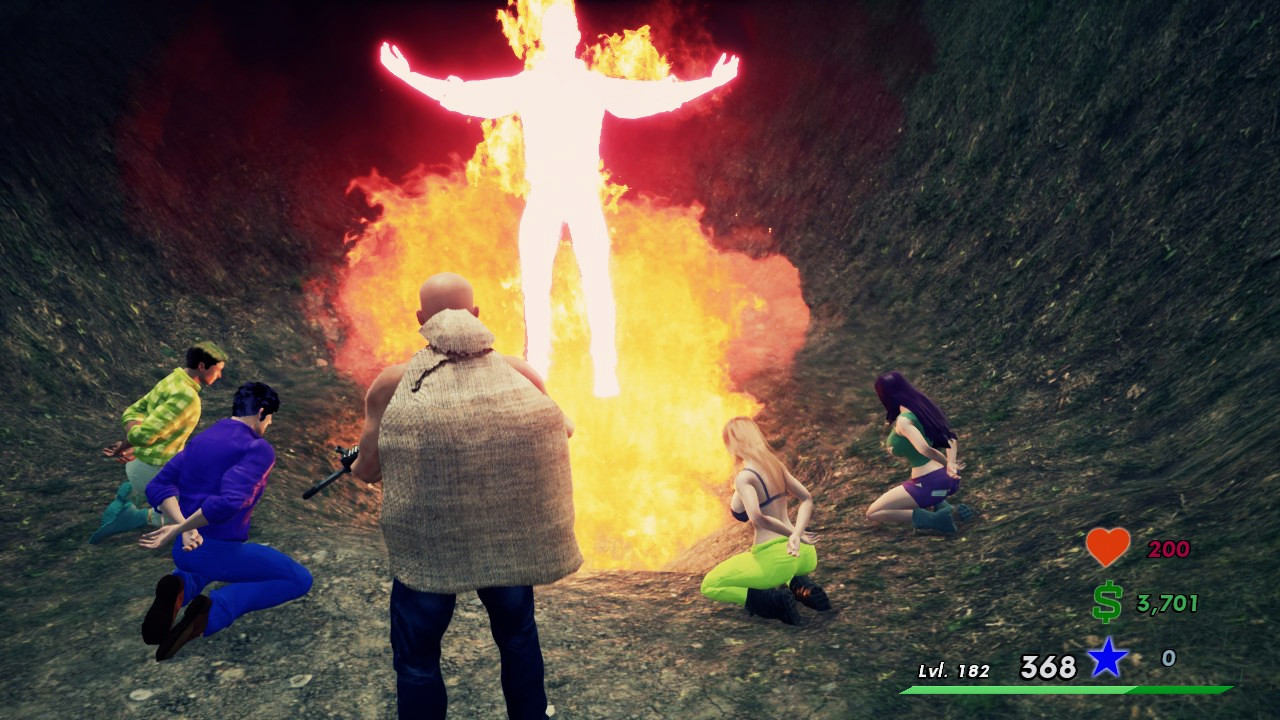
Task: Select the purple-haired woman in the skirt
Action: coord(910,450)
